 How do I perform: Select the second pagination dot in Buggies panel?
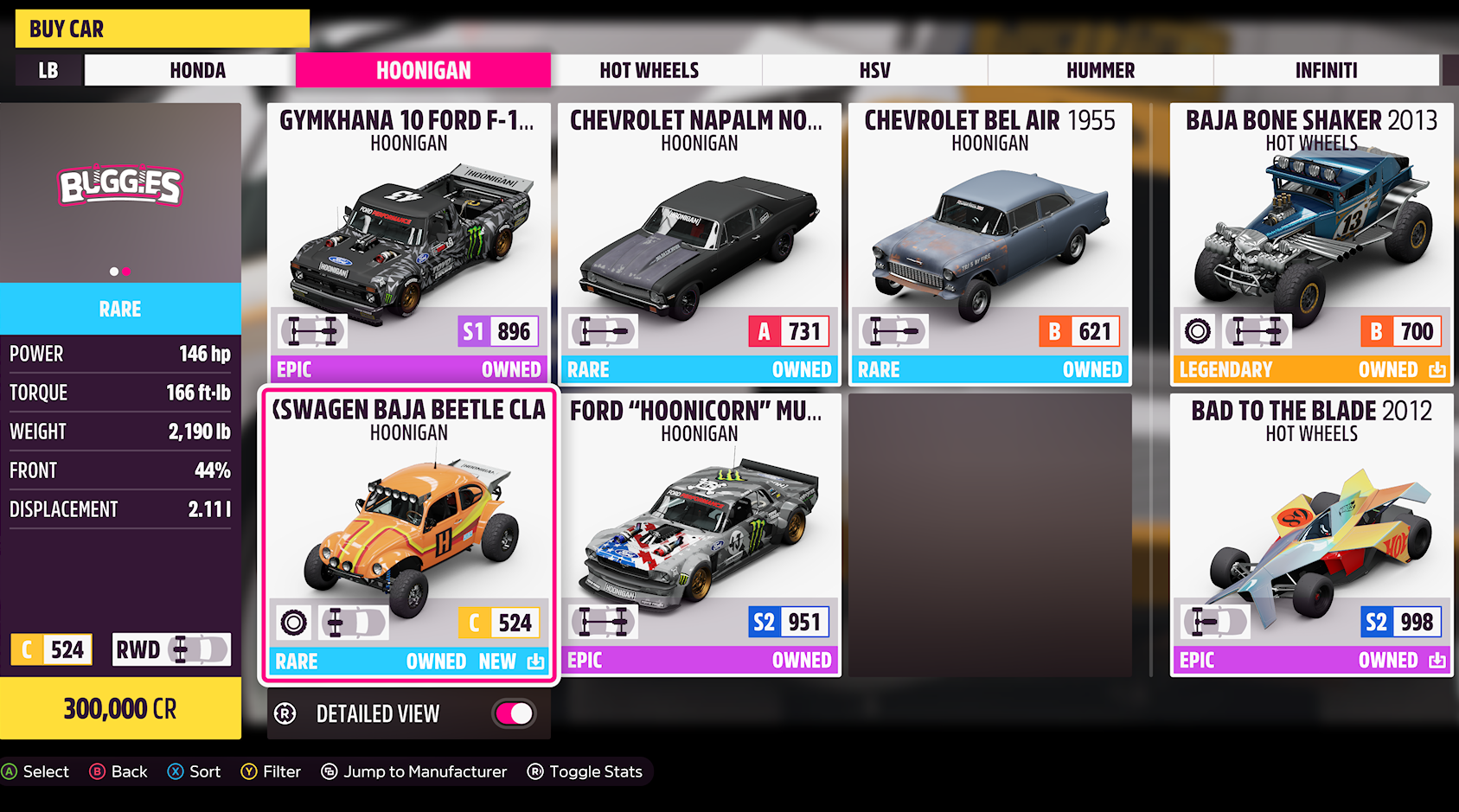(126, 271)
